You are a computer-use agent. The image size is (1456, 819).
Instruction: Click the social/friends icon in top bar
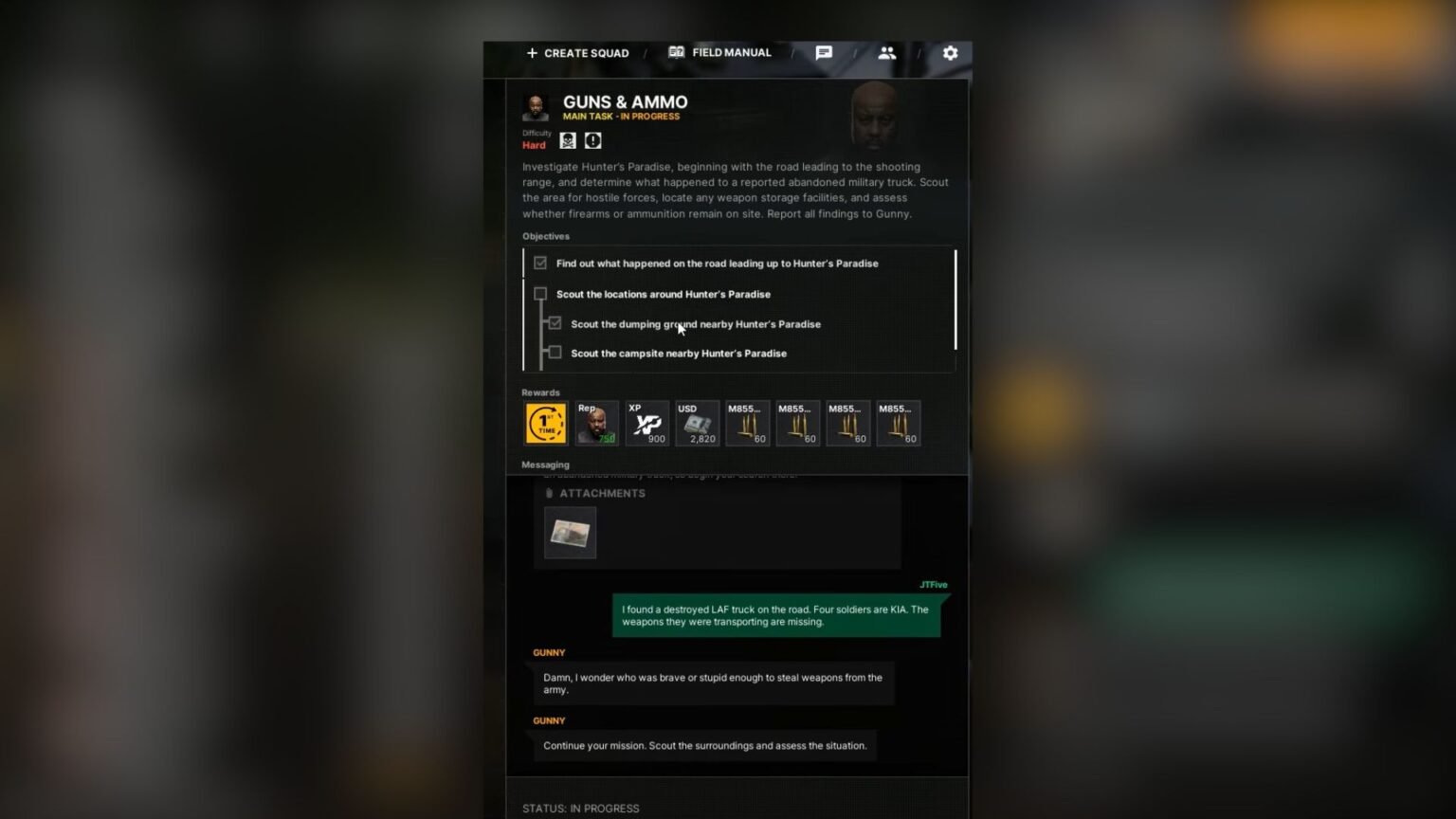coord(886,53)
